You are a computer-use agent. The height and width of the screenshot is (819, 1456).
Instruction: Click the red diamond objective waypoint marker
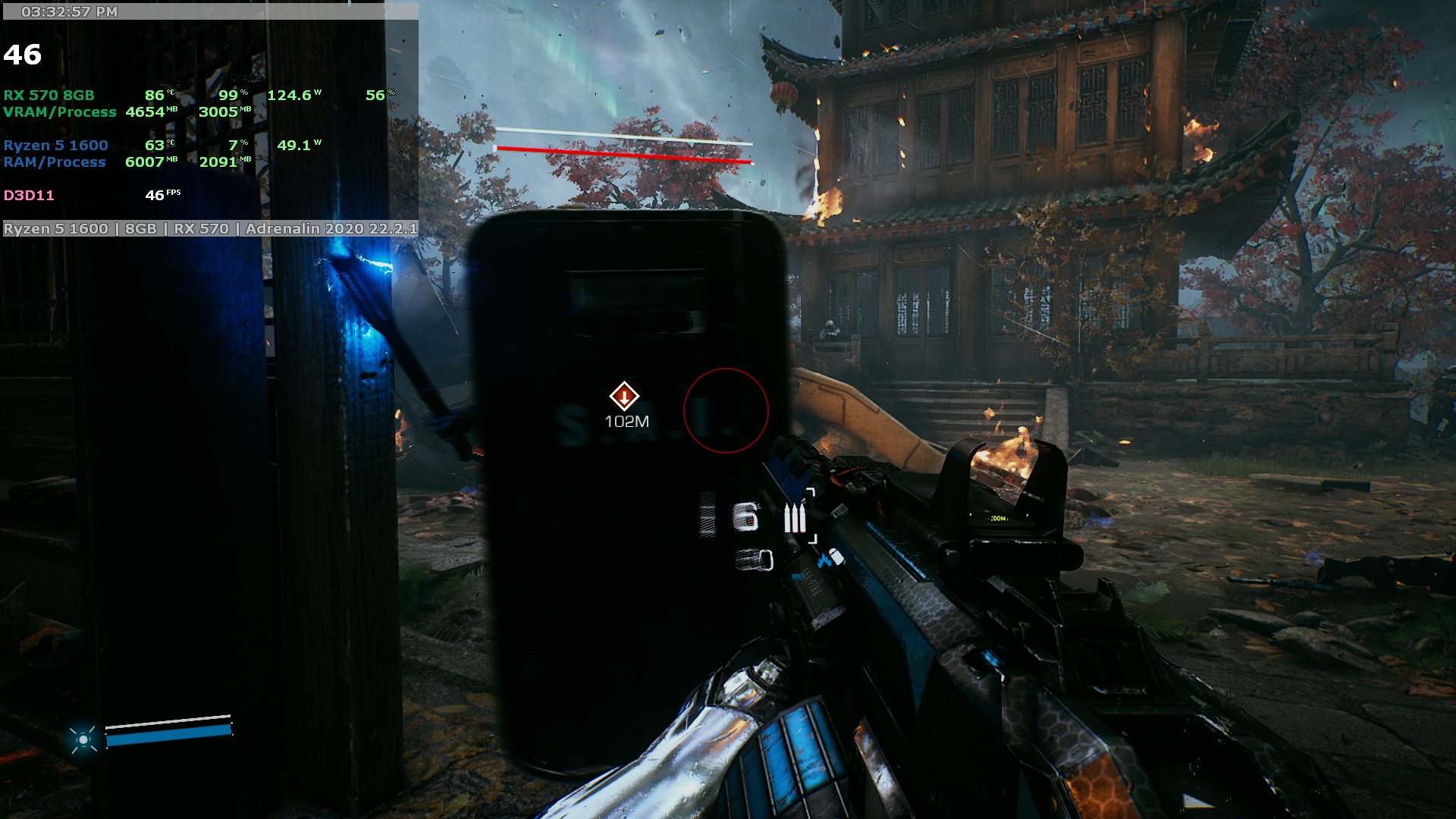624,396
